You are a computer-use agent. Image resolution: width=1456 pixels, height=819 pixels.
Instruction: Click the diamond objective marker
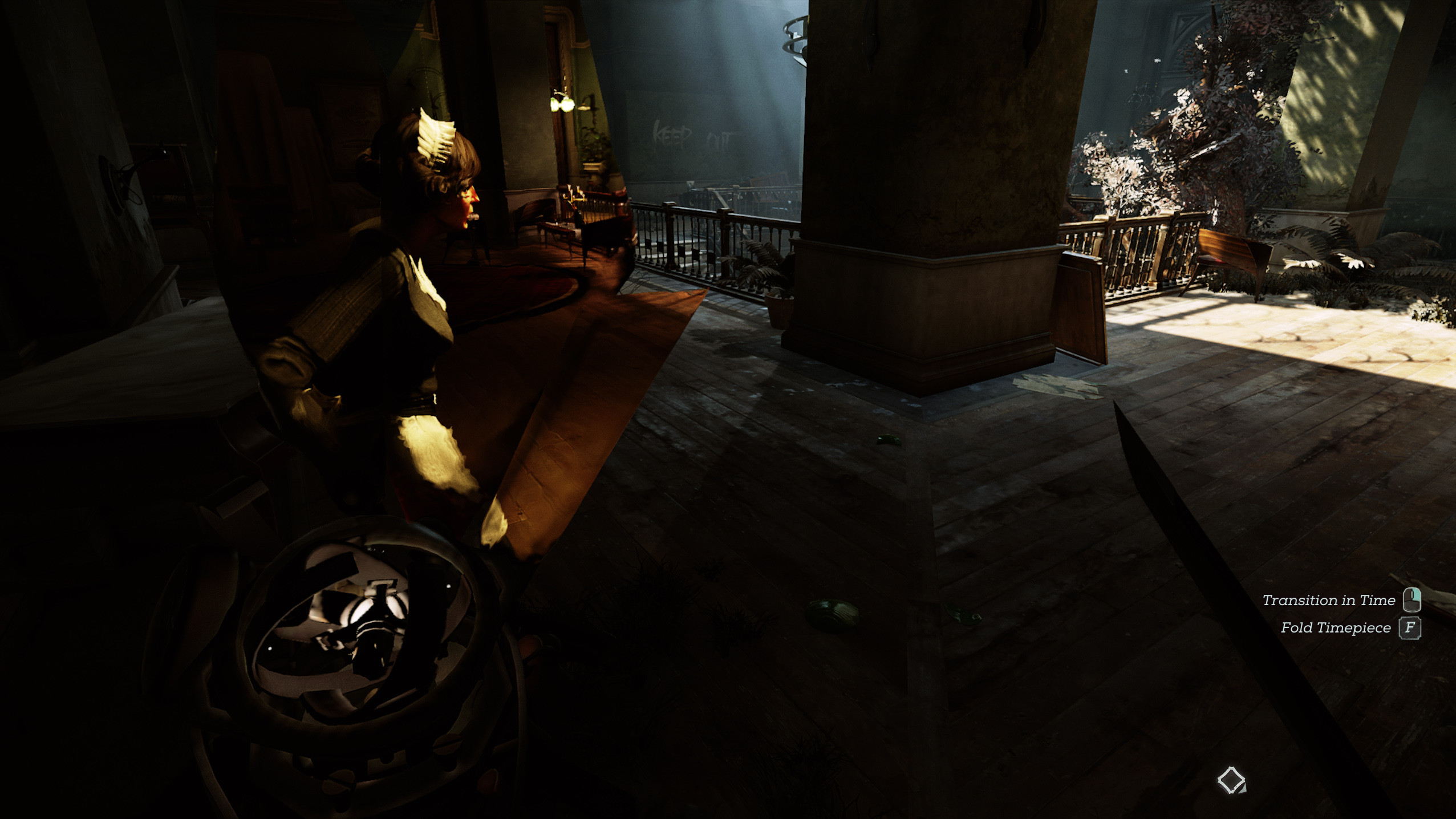(x=1231, y=780)
